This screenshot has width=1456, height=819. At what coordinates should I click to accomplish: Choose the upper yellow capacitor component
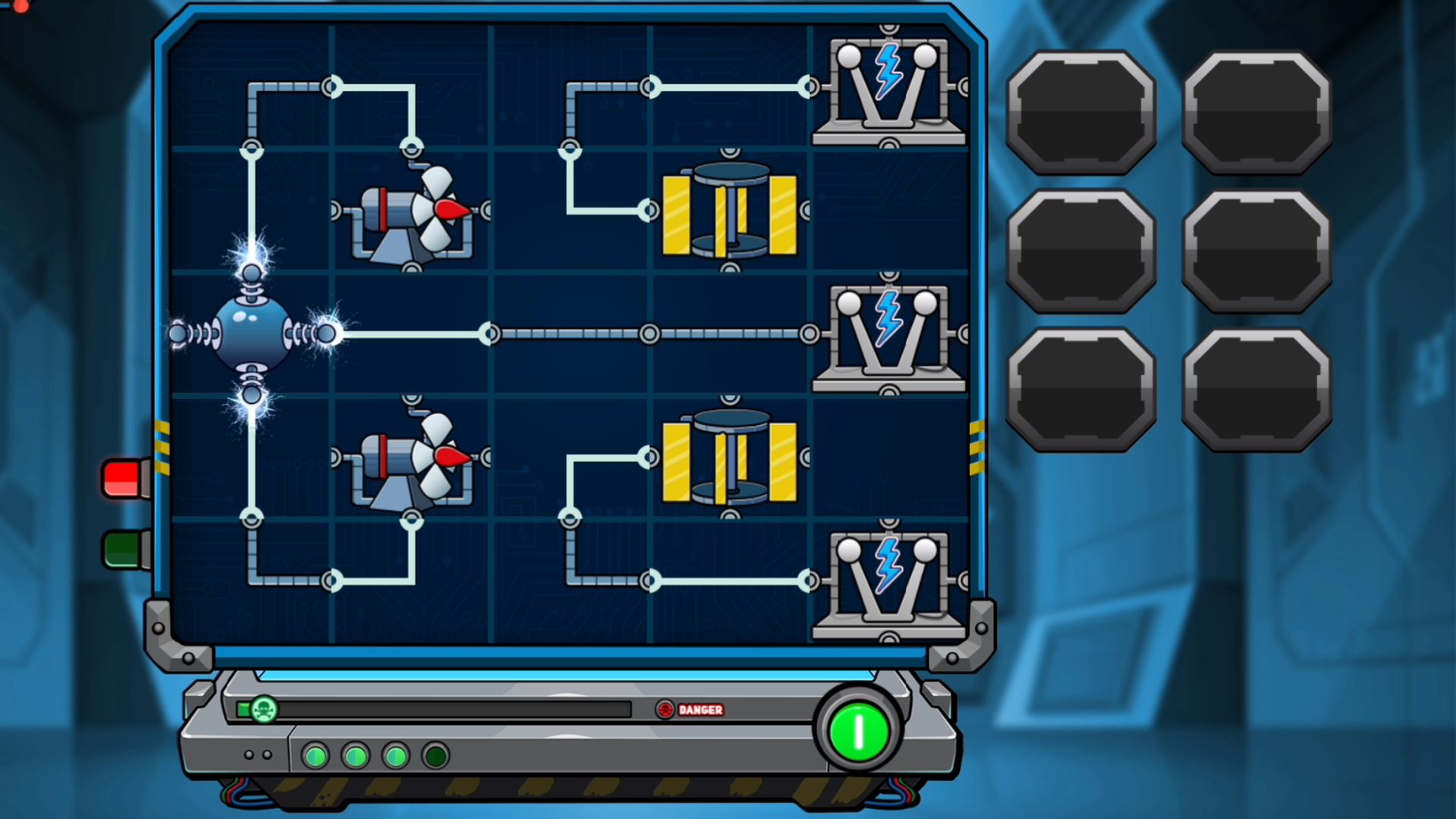pos(730,212)
